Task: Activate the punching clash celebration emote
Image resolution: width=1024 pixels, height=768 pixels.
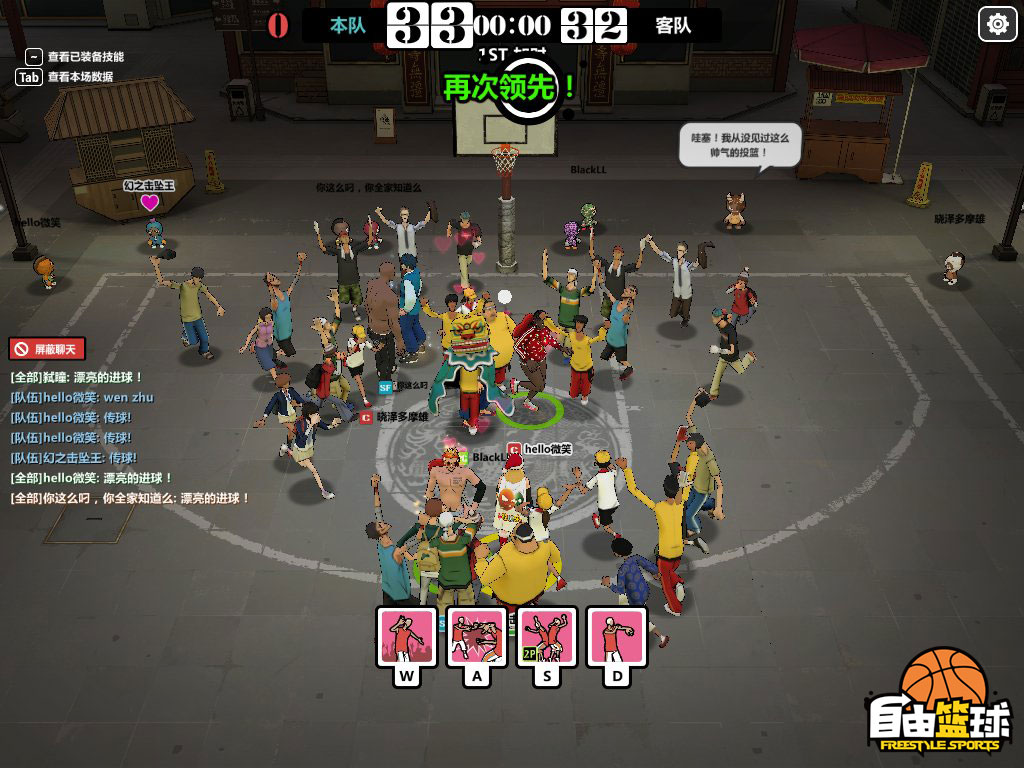Action: pos(476,636)
